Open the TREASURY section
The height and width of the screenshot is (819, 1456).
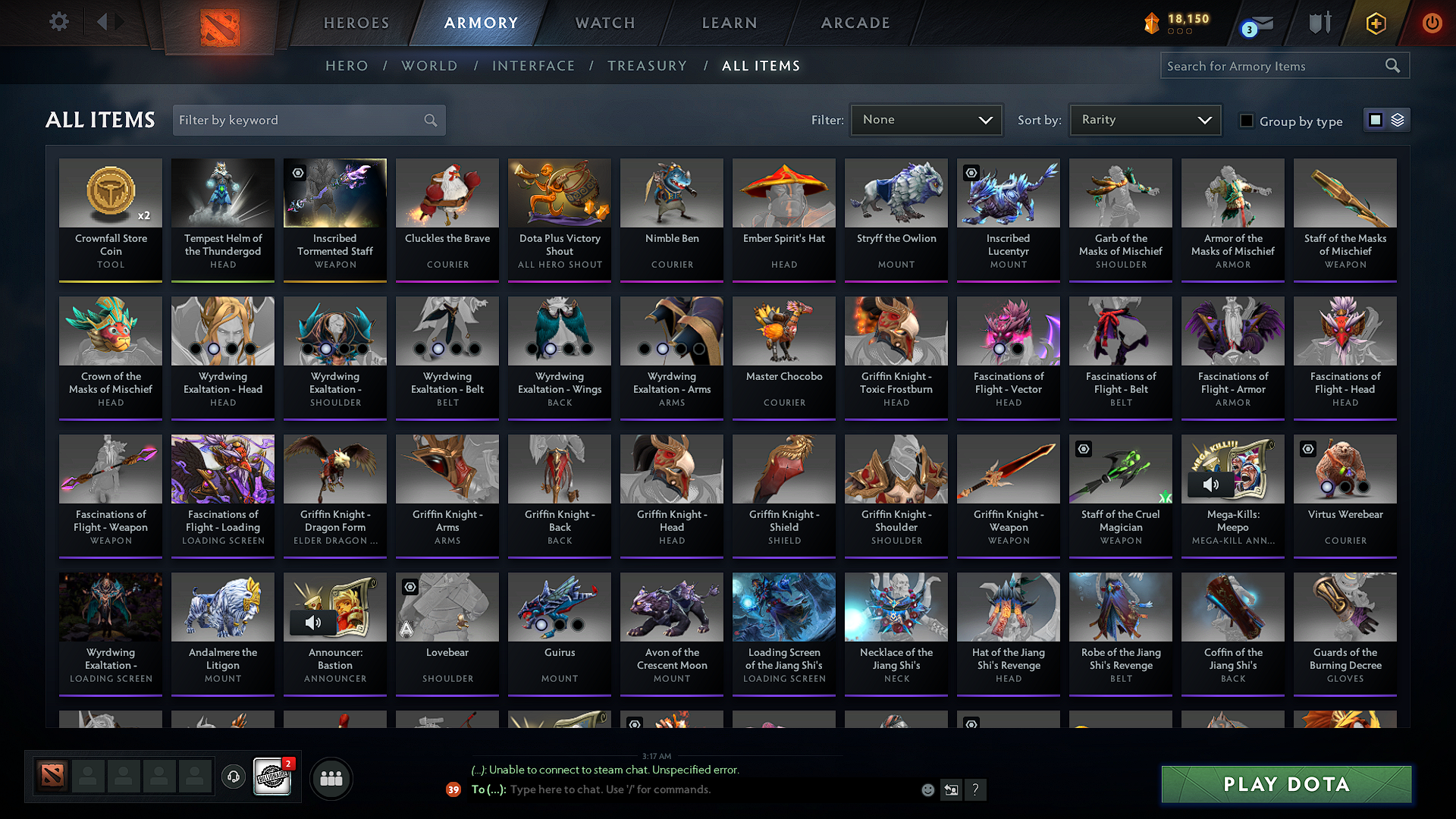(647, 66)
